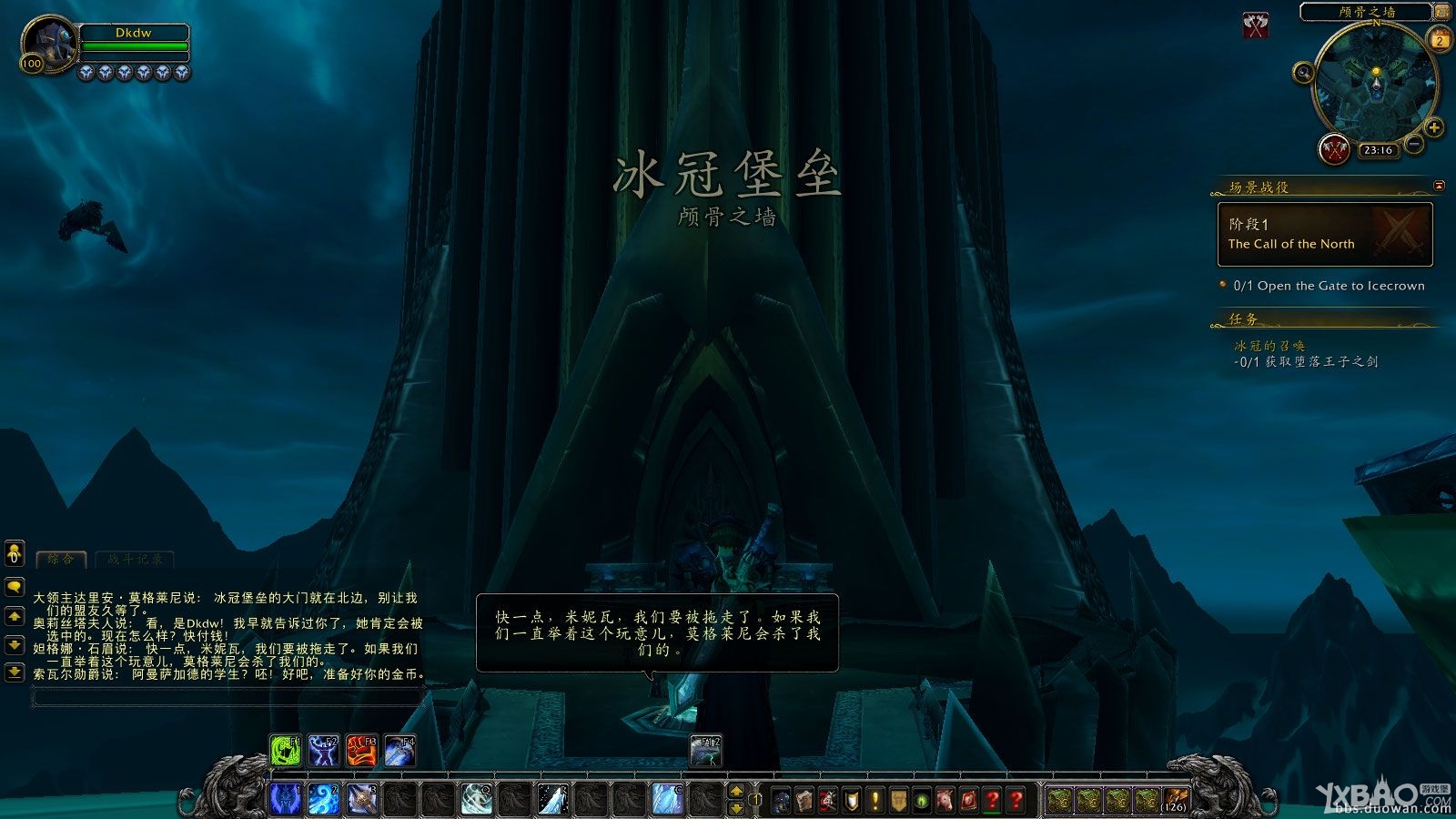1456x819 pixels.
Task: Open the Adventure Guide red book icon
Action: 968,800
